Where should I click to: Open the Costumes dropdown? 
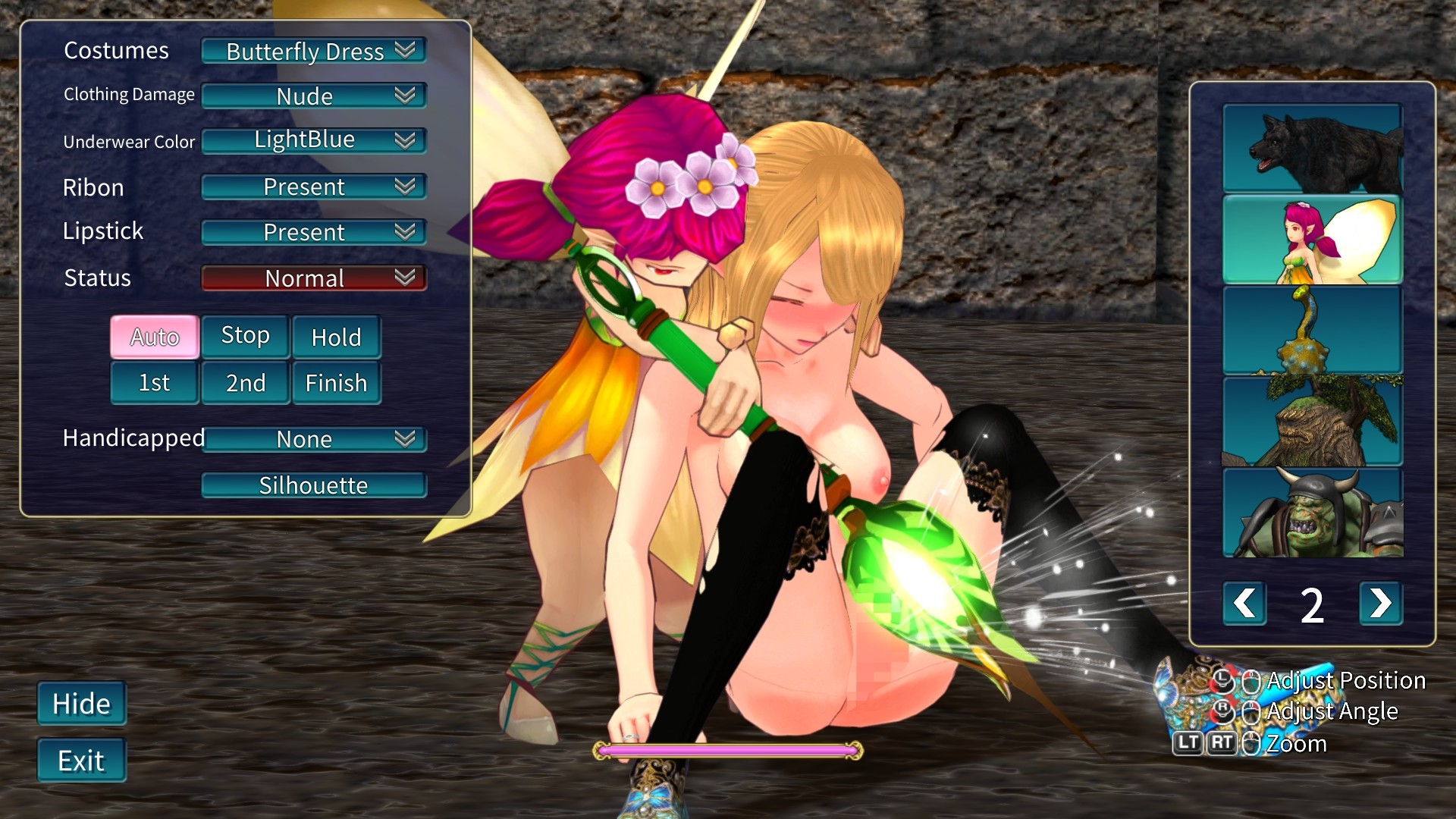[313, 51]
